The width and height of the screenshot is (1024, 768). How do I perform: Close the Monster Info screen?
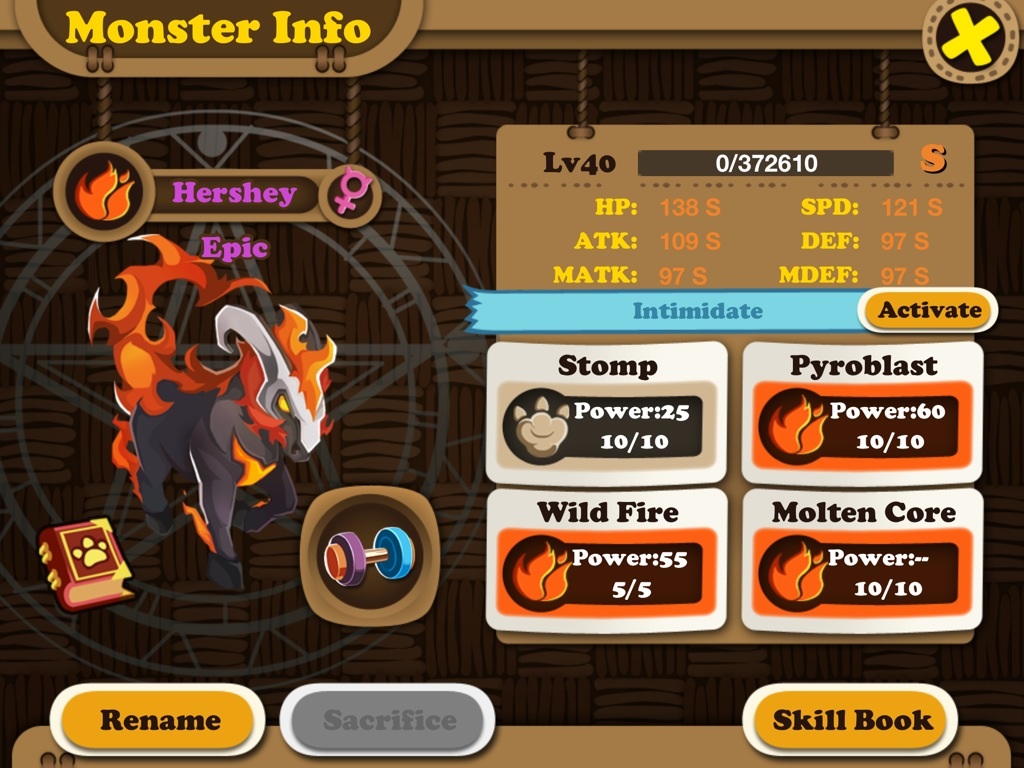click(x=969, y=37)
